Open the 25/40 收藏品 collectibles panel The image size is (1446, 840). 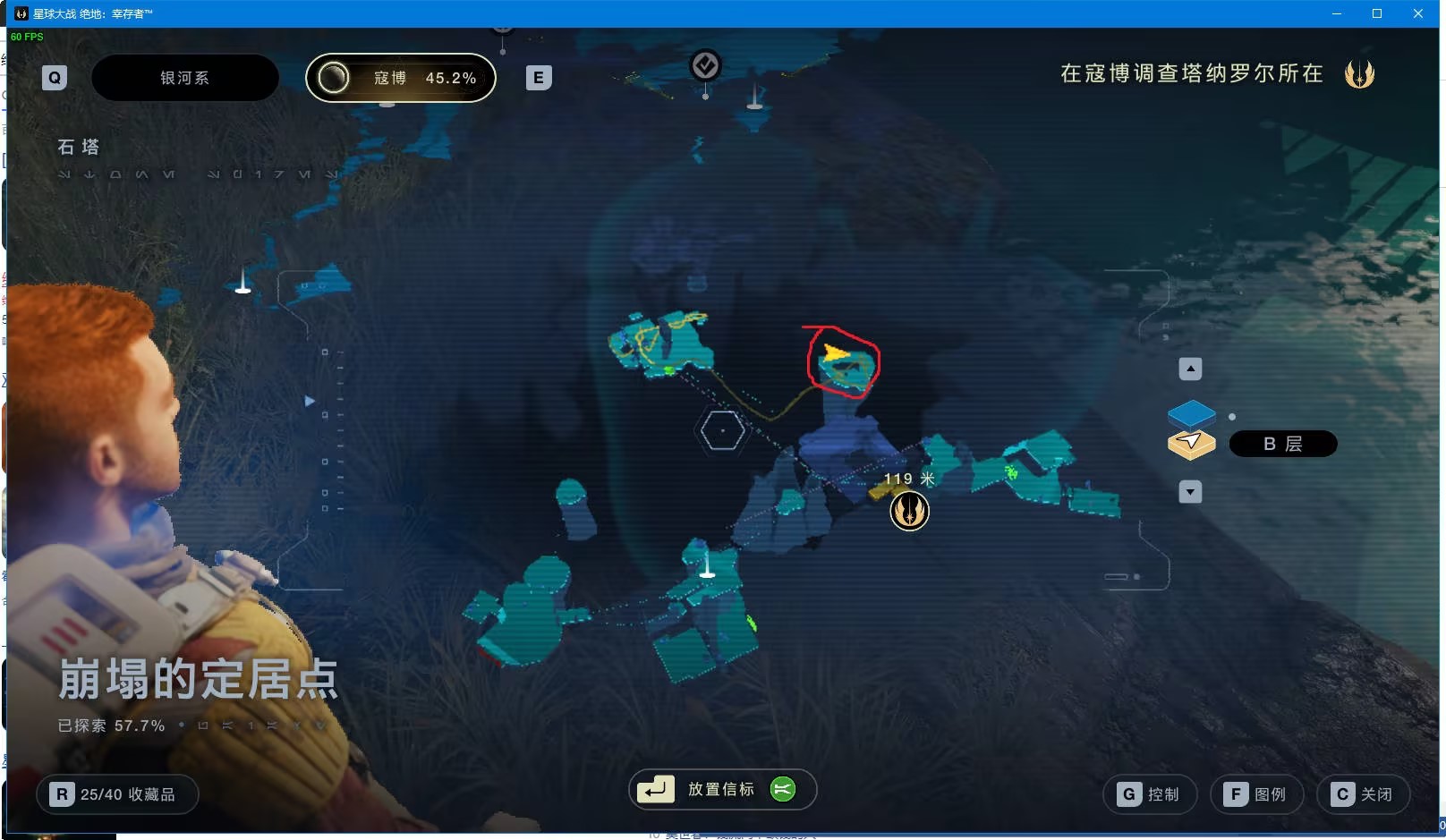tap(116, 793)
